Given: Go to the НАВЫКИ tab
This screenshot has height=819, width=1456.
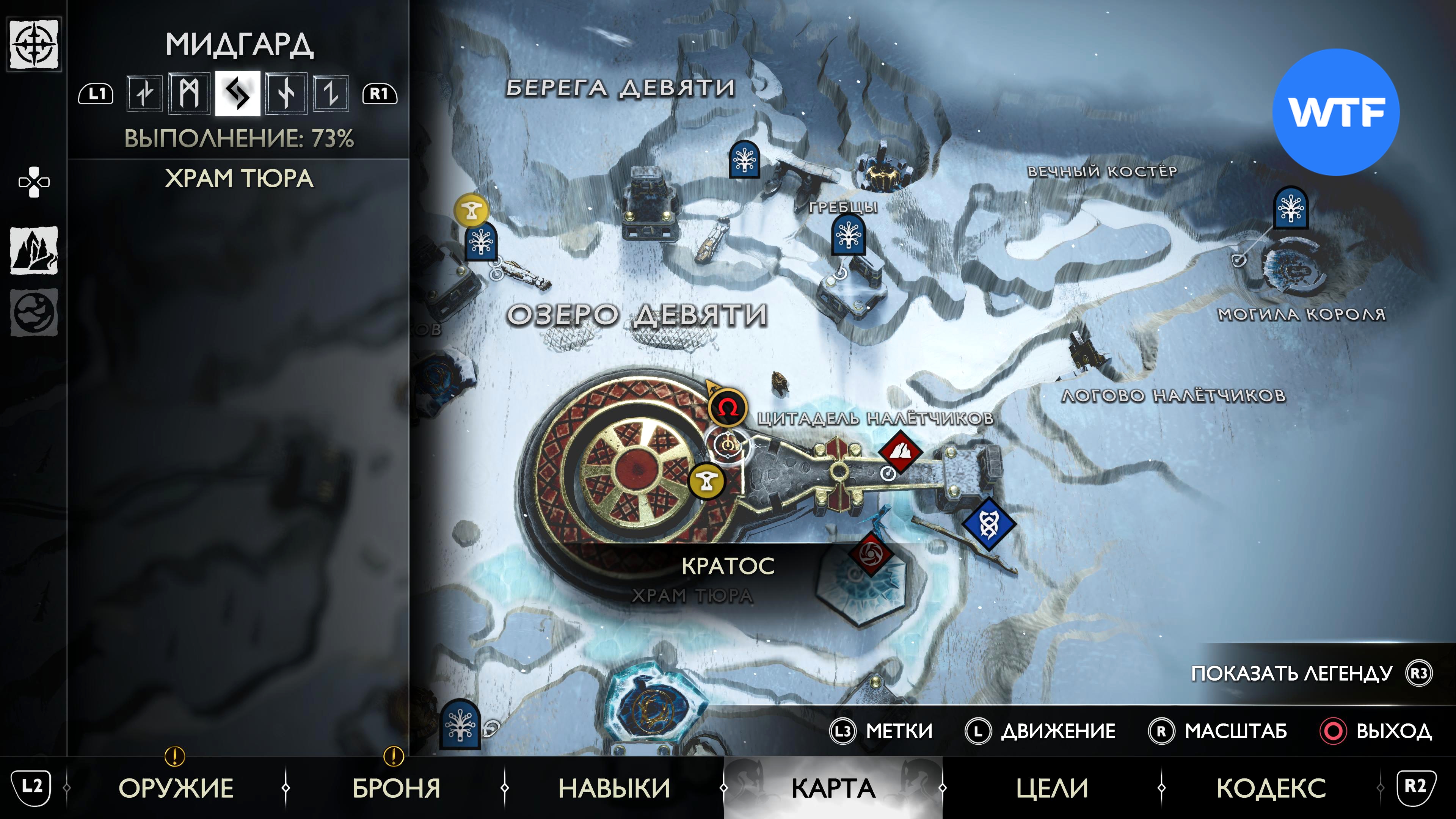Looking at the screenshot, I should [x=614, y=788].
